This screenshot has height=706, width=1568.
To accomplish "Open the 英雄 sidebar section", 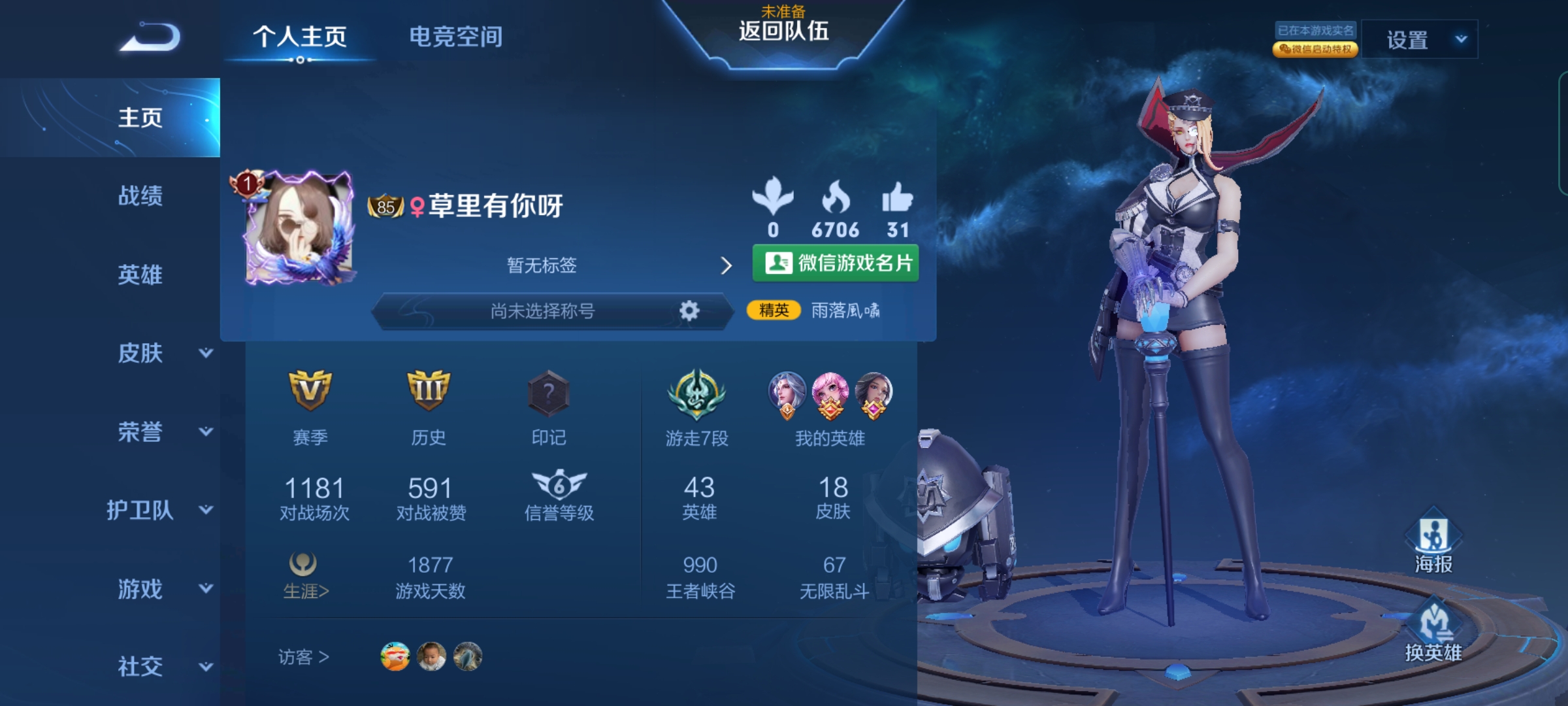I will pos(140,275).
